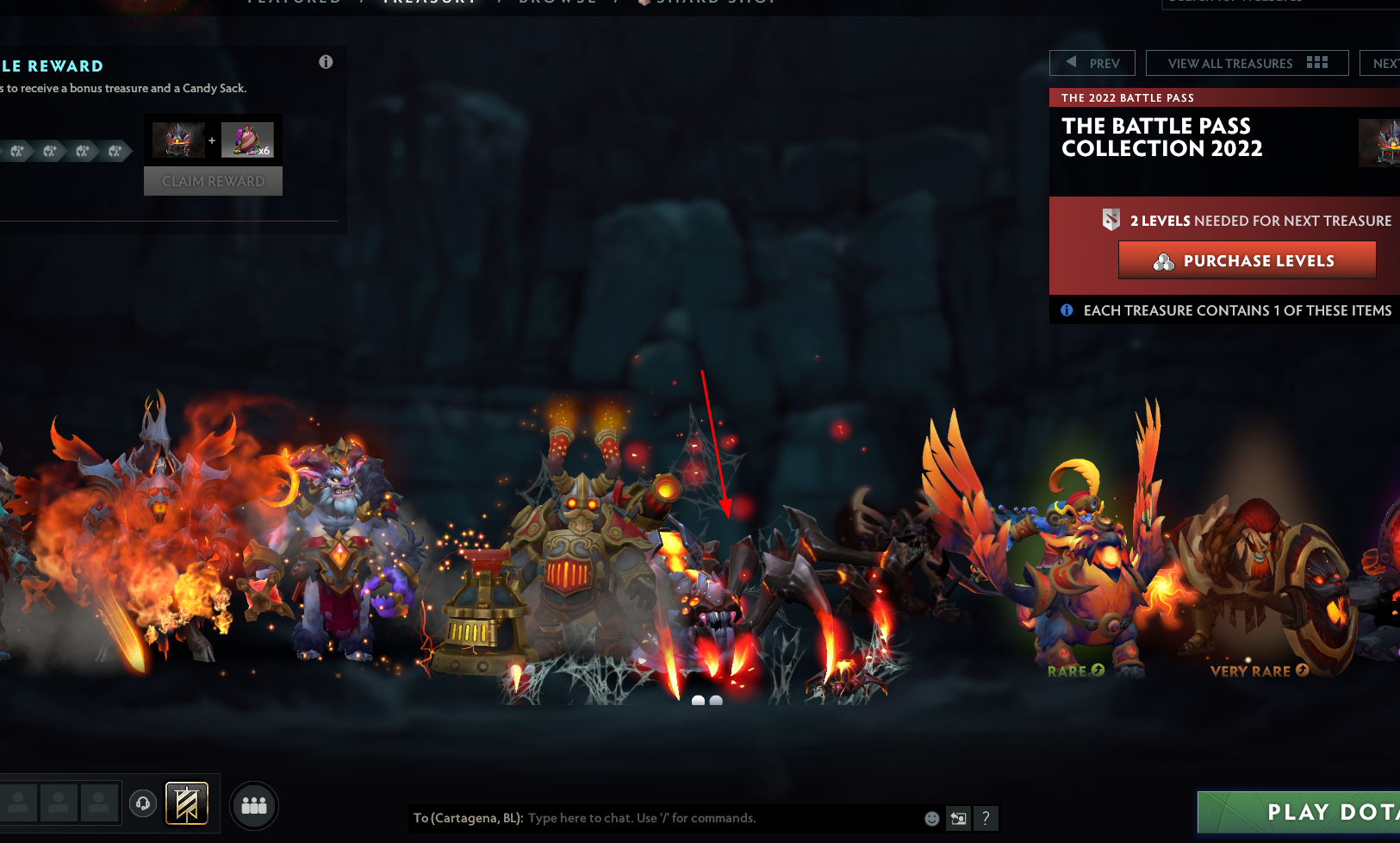This screenshot has width=1400, height=843.
Task: Click the Claim Reward button
Action: click(213, 181)
